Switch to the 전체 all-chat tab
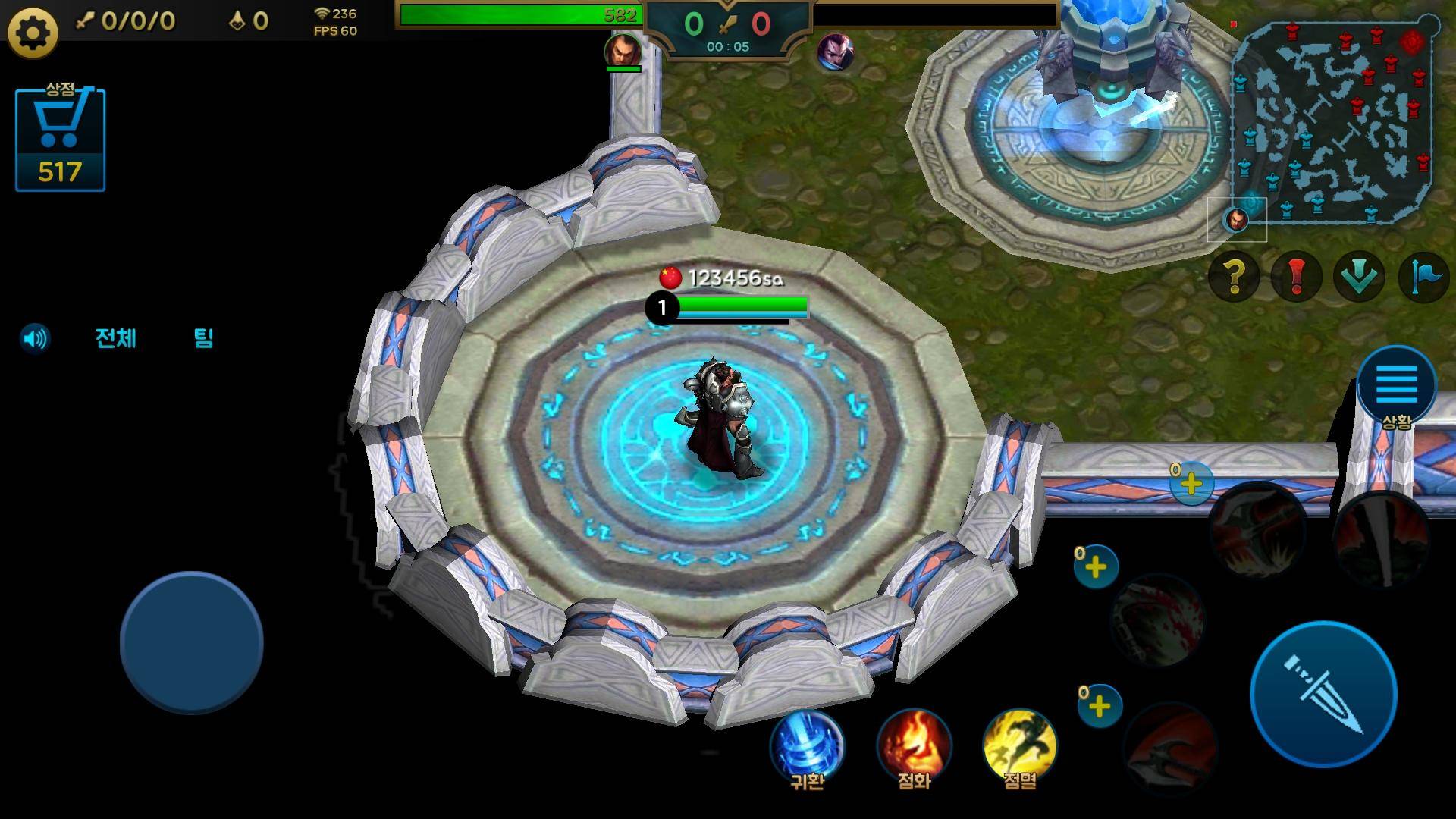The image size is (1456, 819). (116, 338)
